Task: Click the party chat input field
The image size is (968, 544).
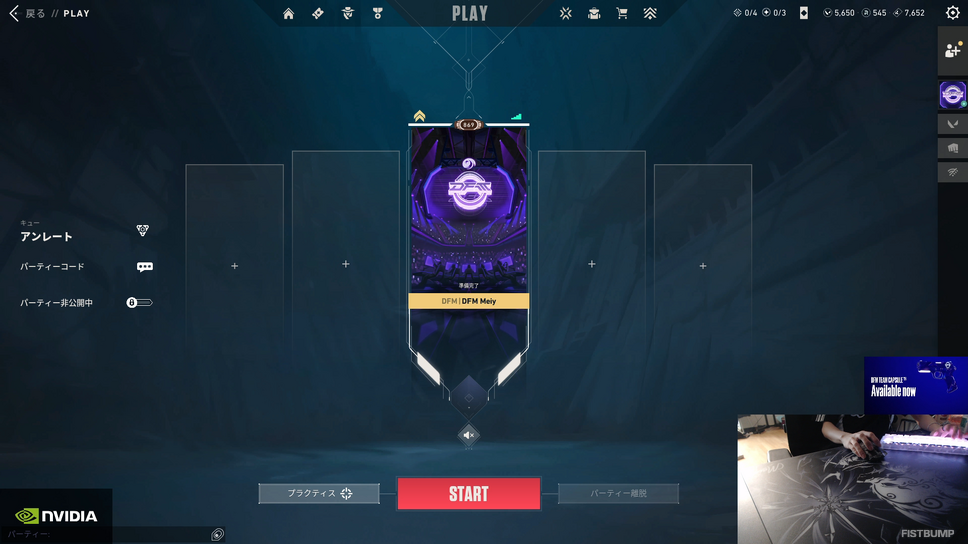Action: pos(105,535)
